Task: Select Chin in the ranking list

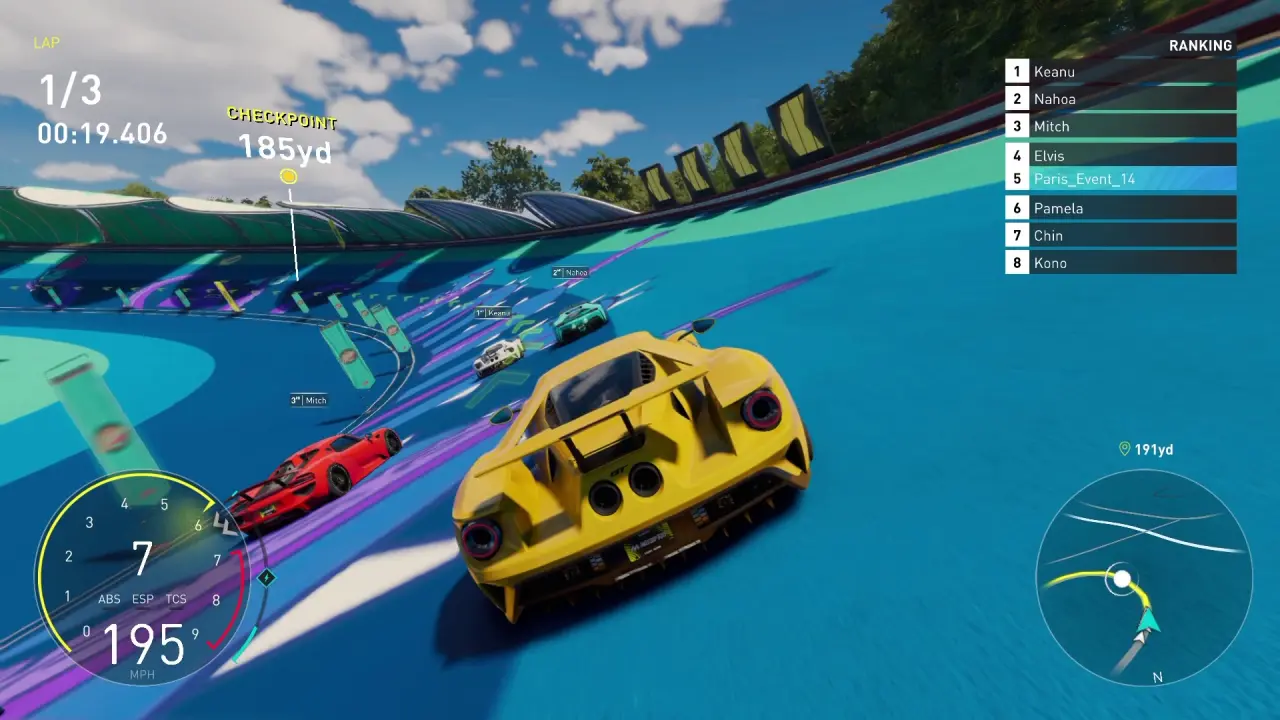Action: click(1120, 235)
